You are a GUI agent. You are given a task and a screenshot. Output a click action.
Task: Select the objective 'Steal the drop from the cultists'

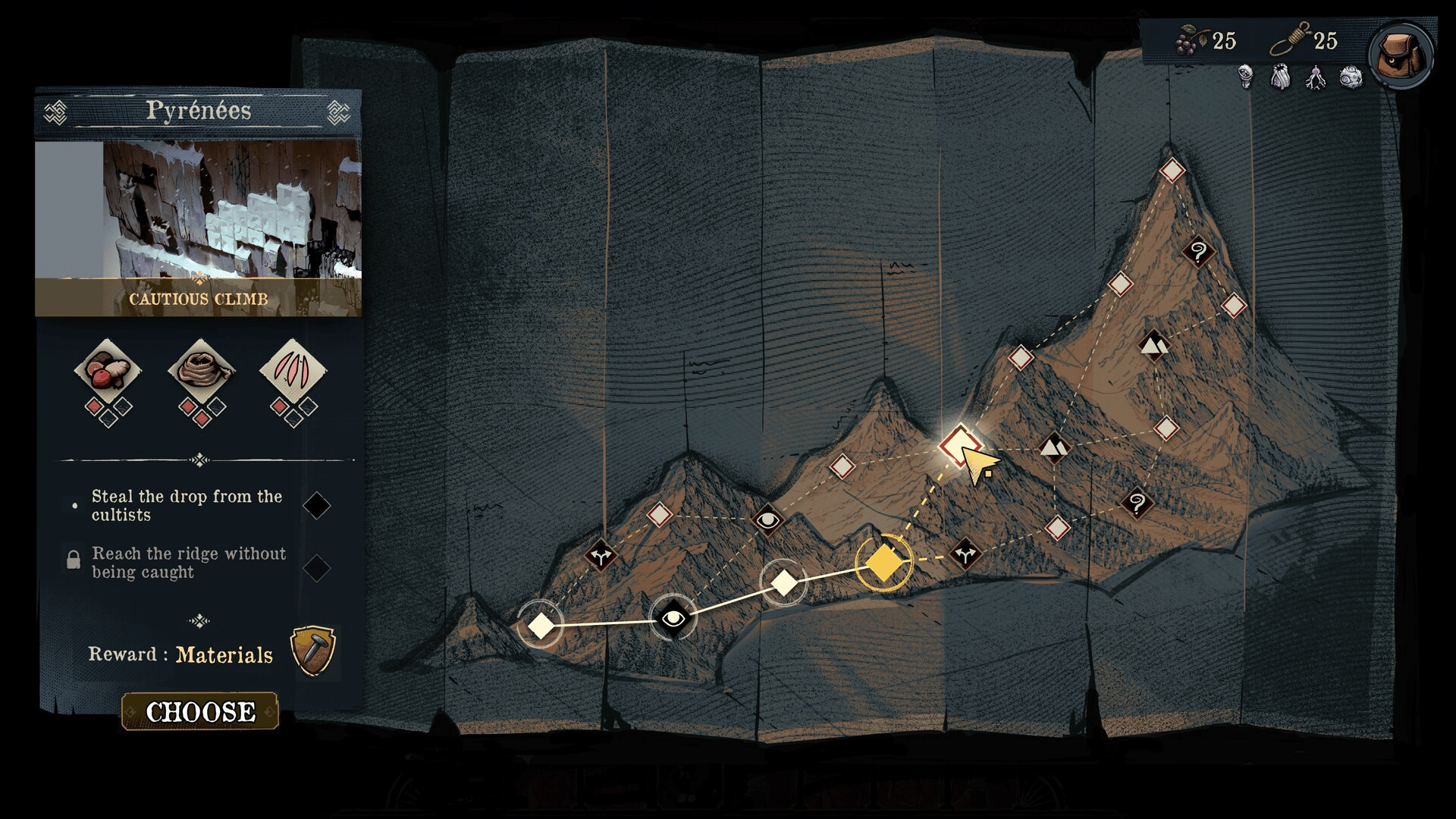click(x=187, y=506)
